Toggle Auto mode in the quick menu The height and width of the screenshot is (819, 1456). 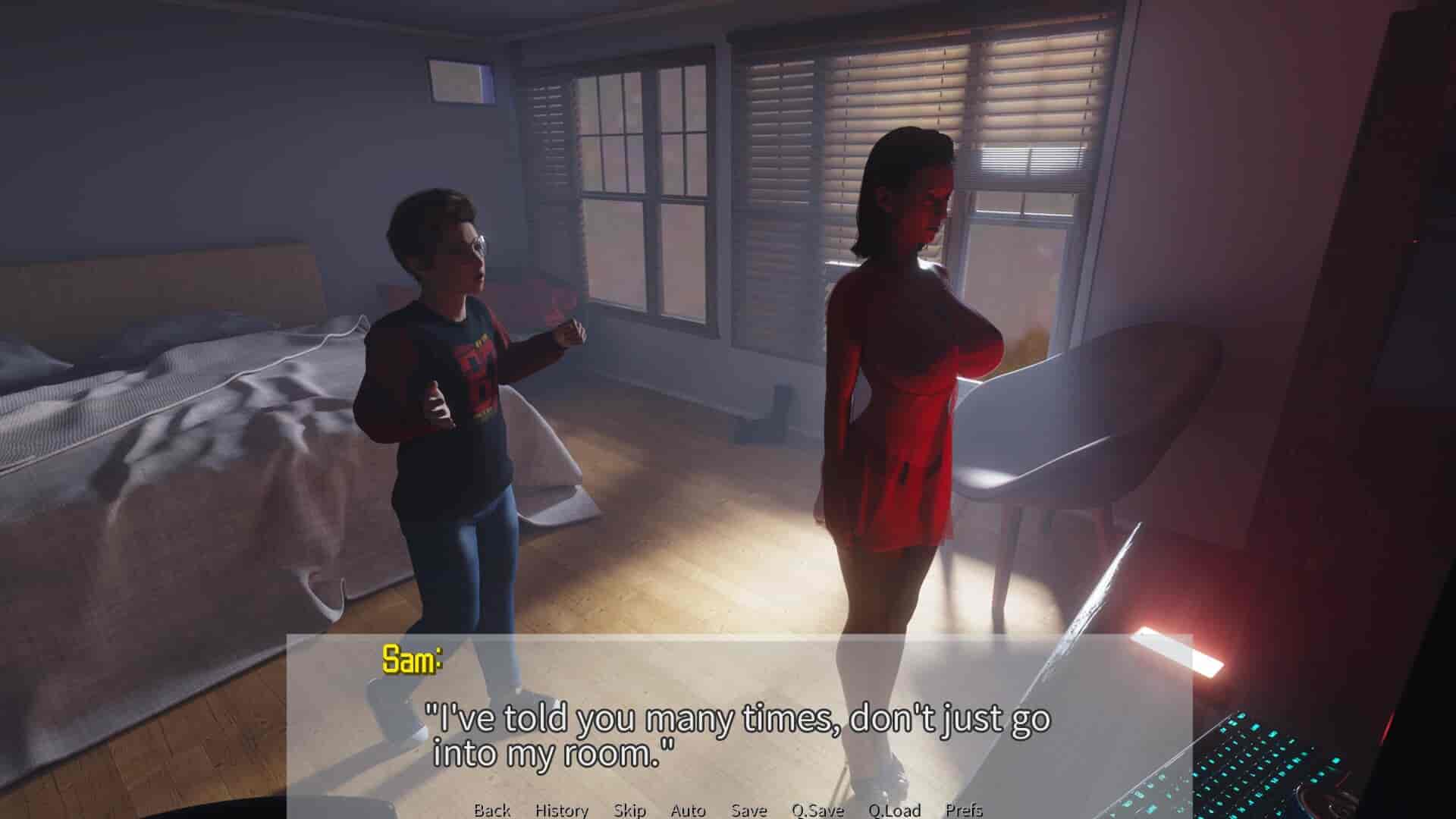(687, 811)
